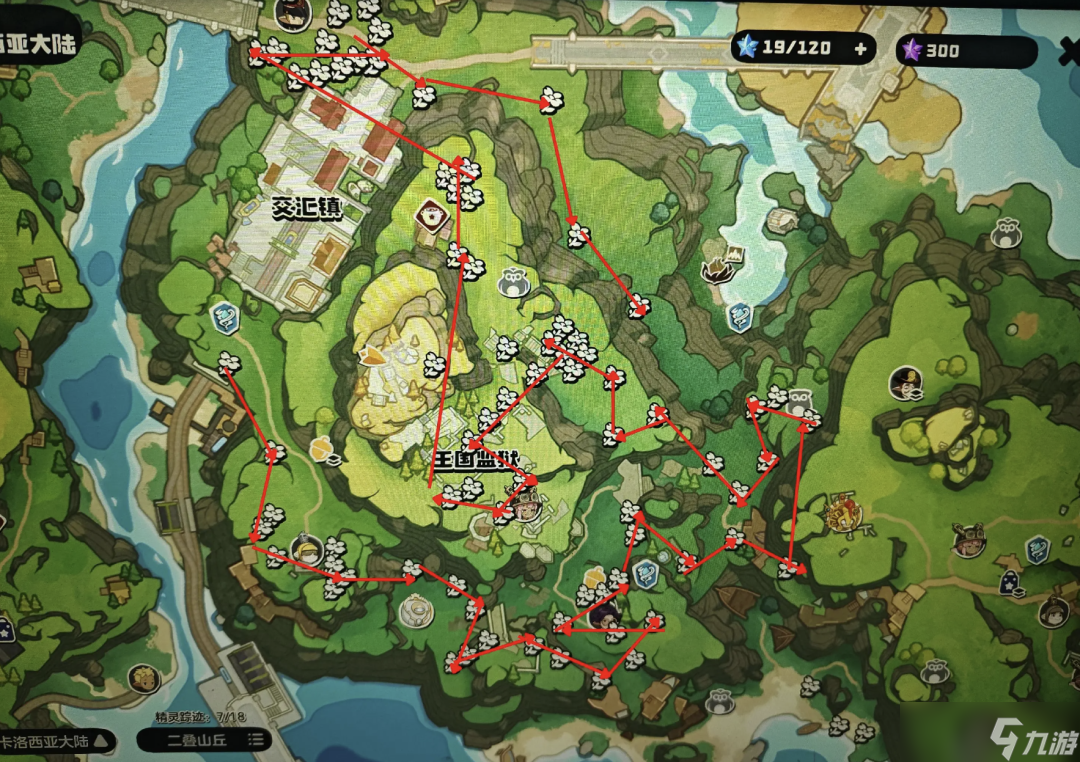Close the map with the X button
This screenshot has width=1080, height=762.
click(x=1068, y=50)
